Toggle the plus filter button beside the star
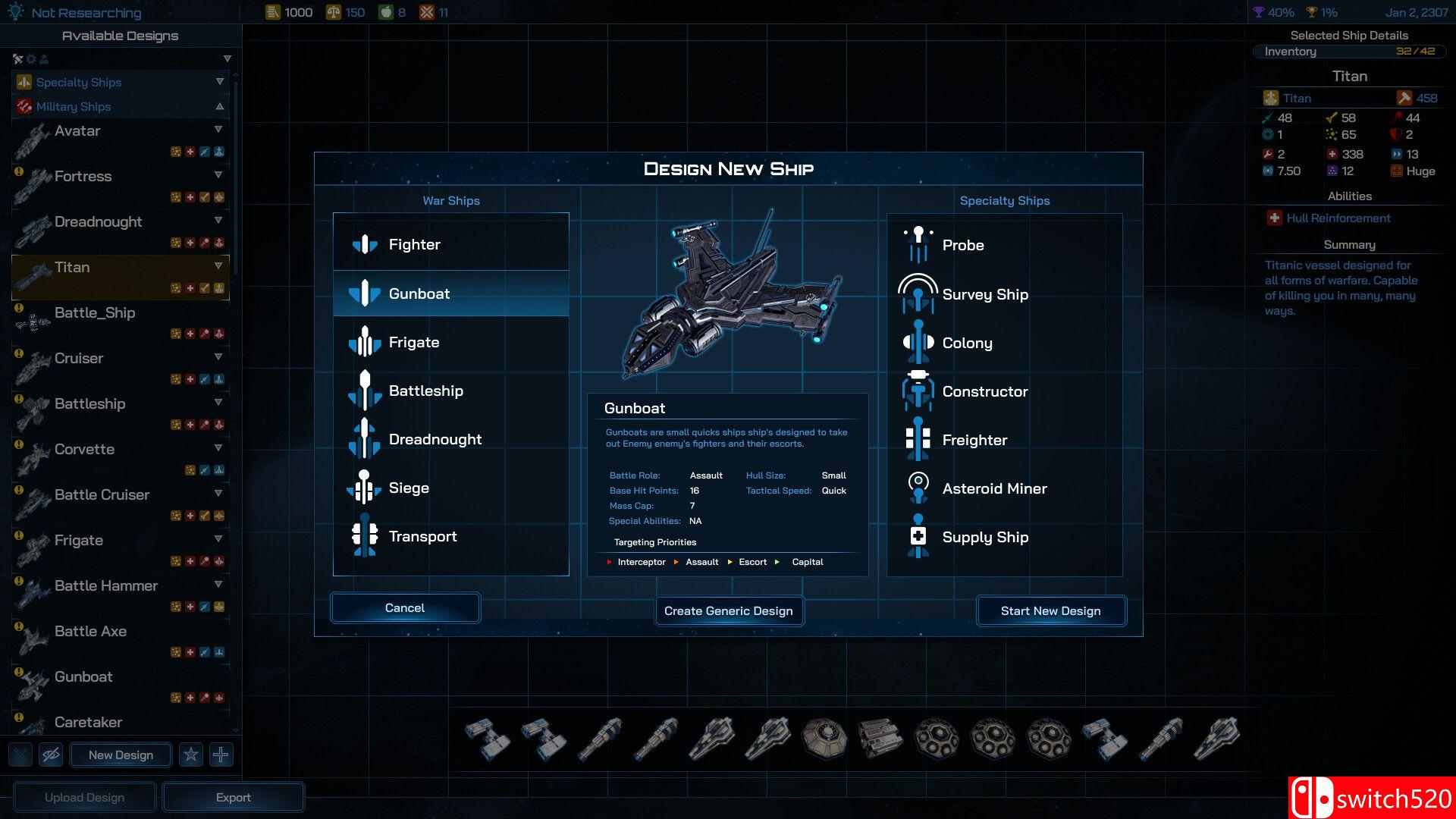This screenshot has height=819, width=1456. pyautogui.click(x=221, y=755)
